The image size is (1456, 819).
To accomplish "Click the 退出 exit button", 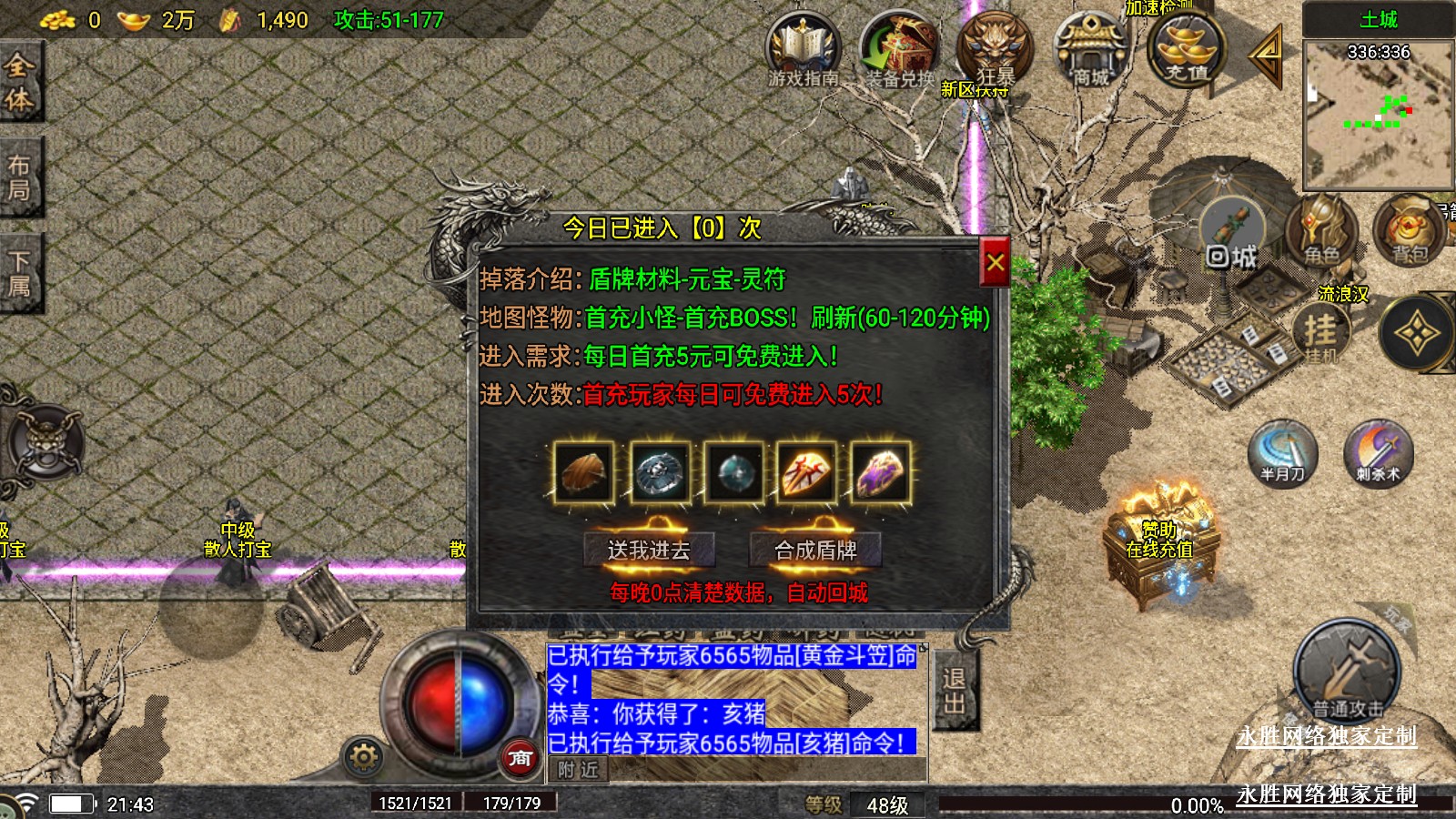I will (x=955, y=691).
